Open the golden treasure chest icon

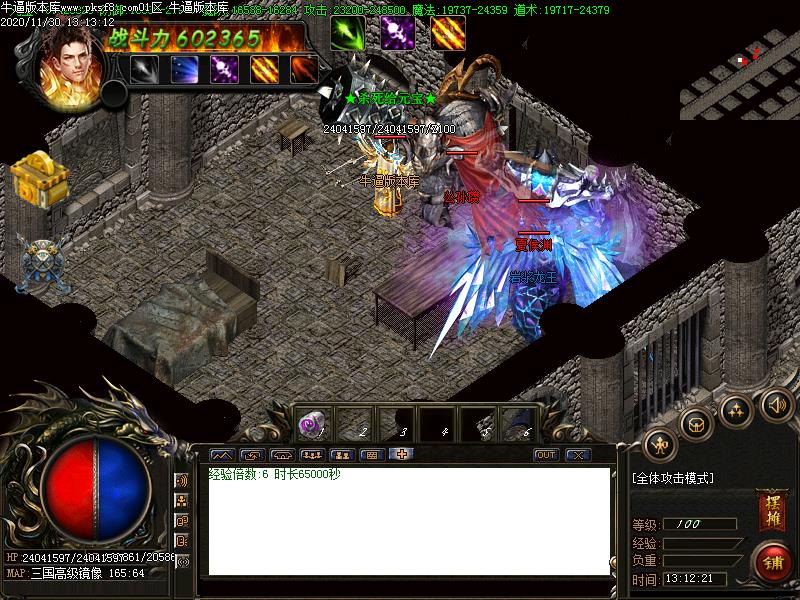tap(40, 179)
